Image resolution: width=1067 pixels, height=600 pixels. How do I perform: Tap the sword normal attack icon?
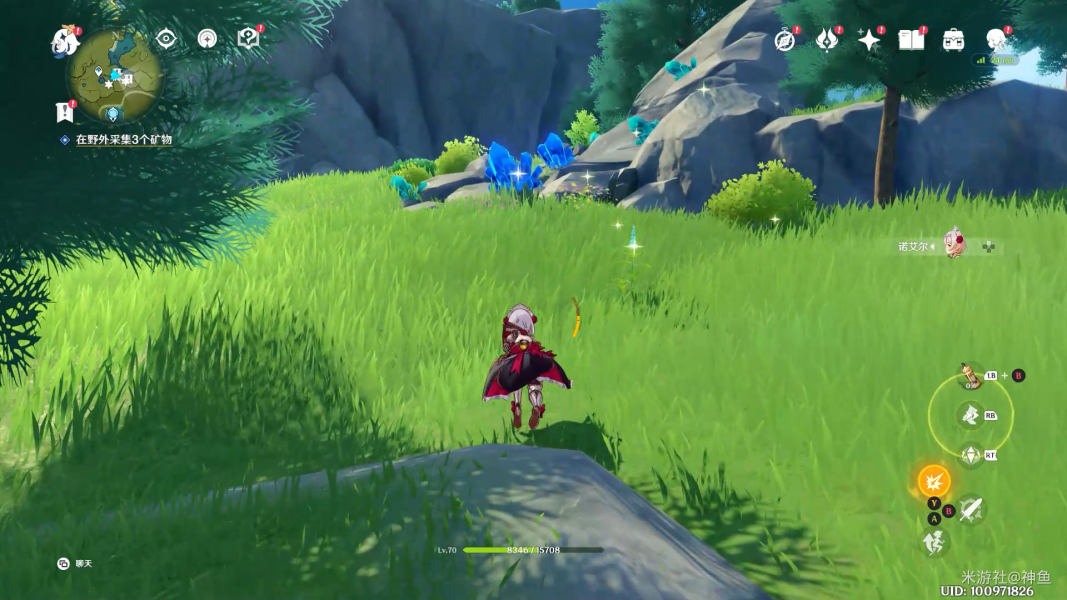(x=970, y=511)
